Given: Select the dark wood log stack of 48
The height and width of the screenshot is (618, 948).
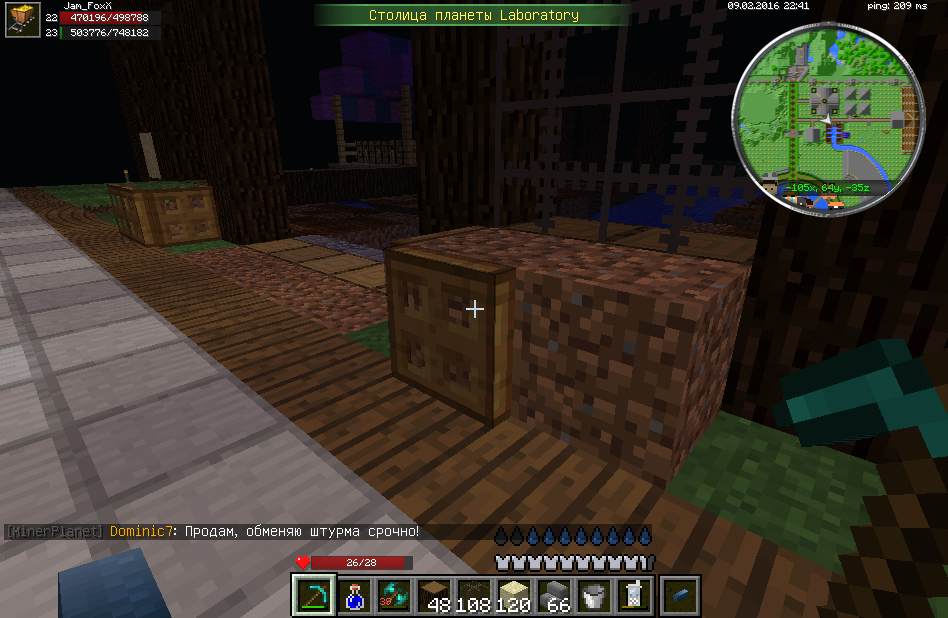Looking at the screenshot, I should pos(434,595).
